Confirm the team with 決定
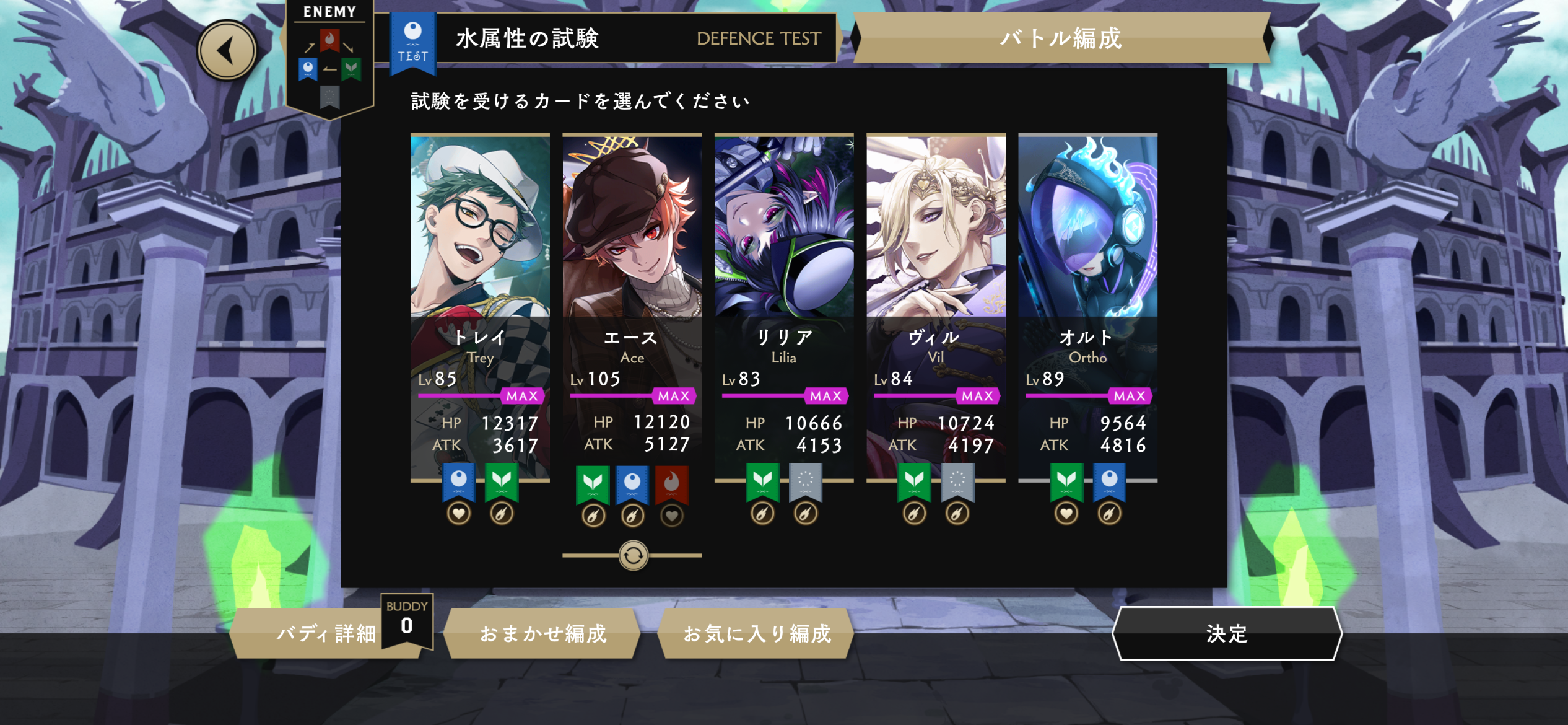The image size is (1568, 725). [1226, 633]
